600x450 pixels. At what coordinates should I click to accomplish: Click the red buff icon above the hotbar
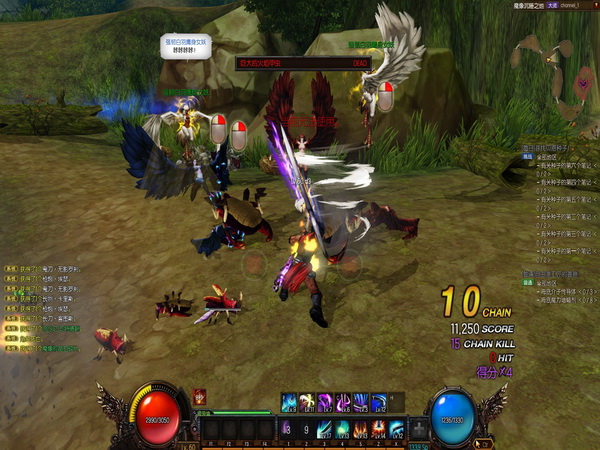pos(199,396)
